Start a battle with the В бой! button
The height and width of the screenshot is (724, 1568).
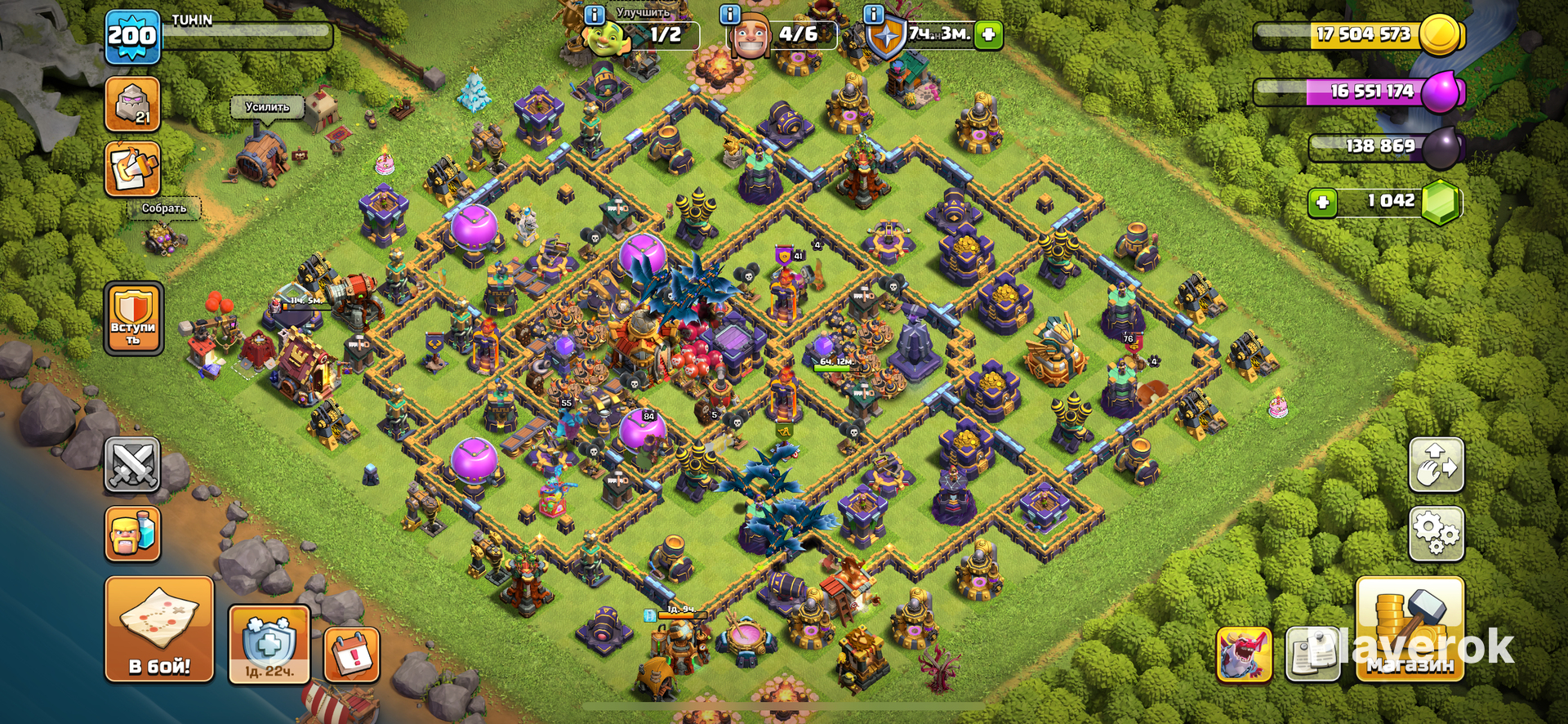tap(159, 628)
